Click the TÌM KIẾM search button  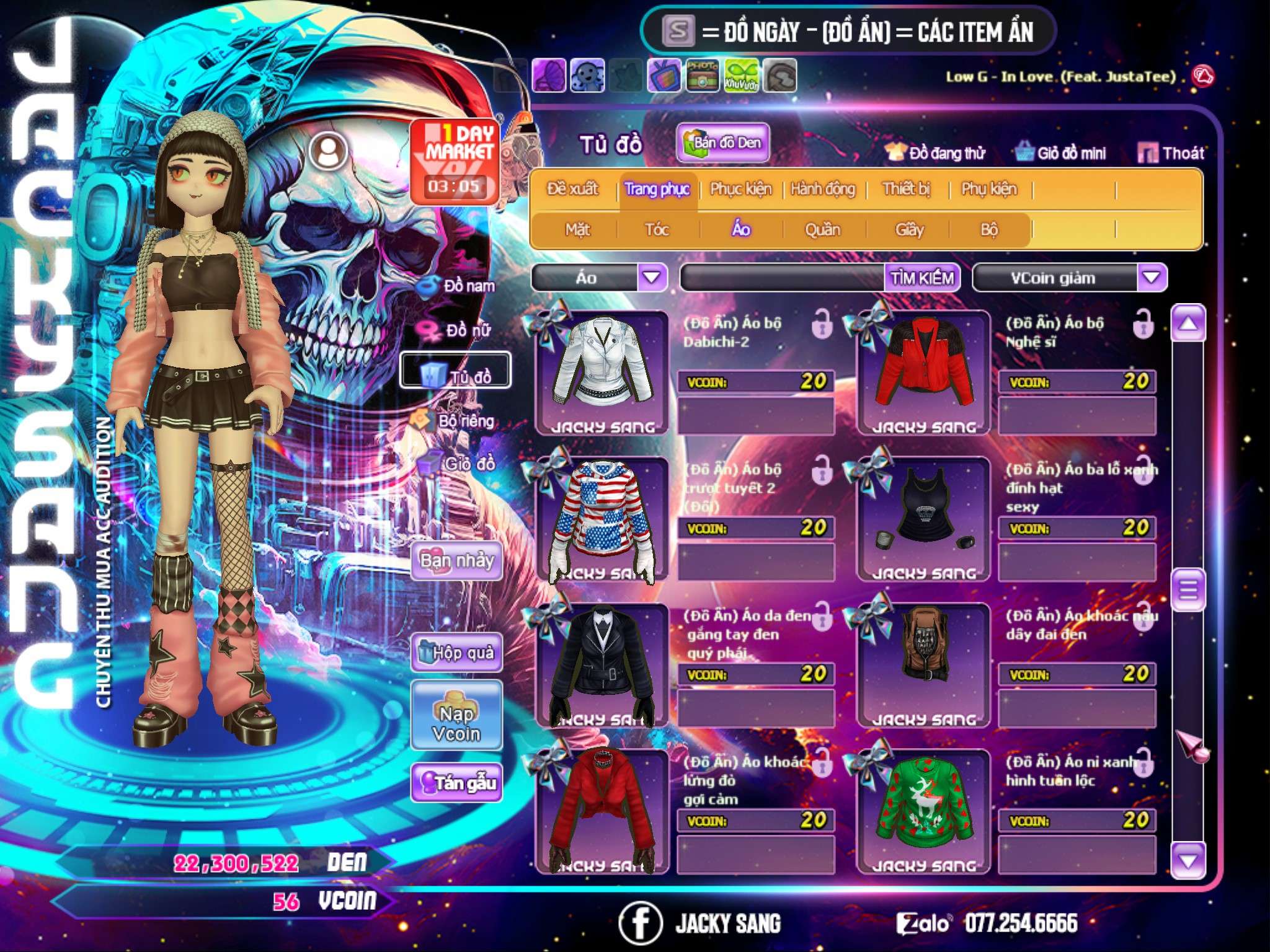pos(922,278)
